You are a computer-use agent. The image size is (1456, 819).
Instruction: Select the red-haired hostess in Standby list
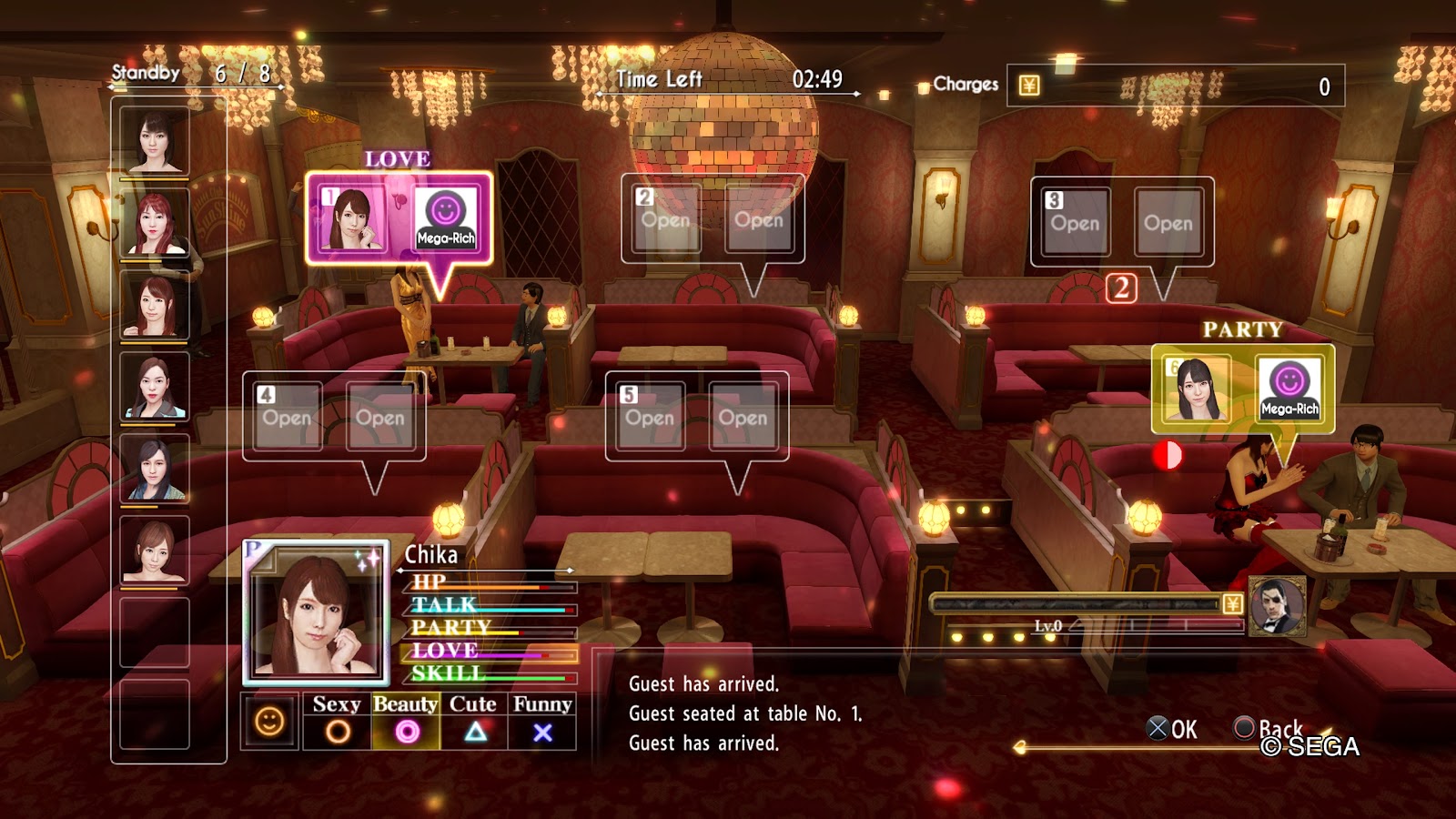[155, 223]
